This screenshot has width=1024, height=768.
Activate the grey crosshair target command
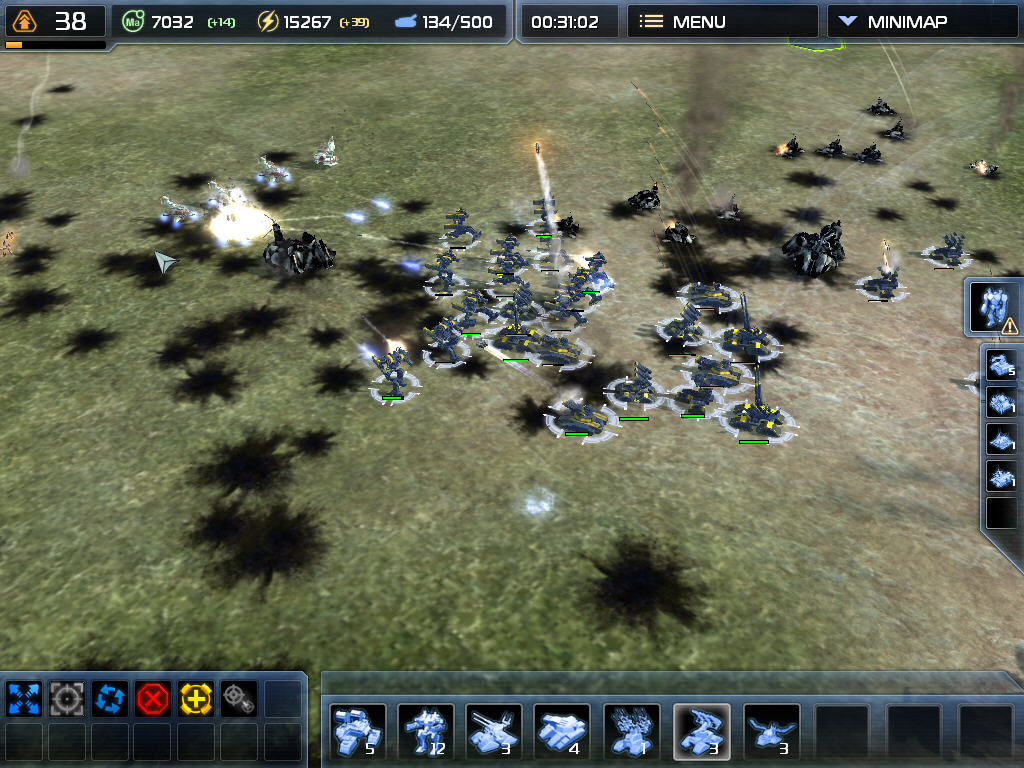66,698
